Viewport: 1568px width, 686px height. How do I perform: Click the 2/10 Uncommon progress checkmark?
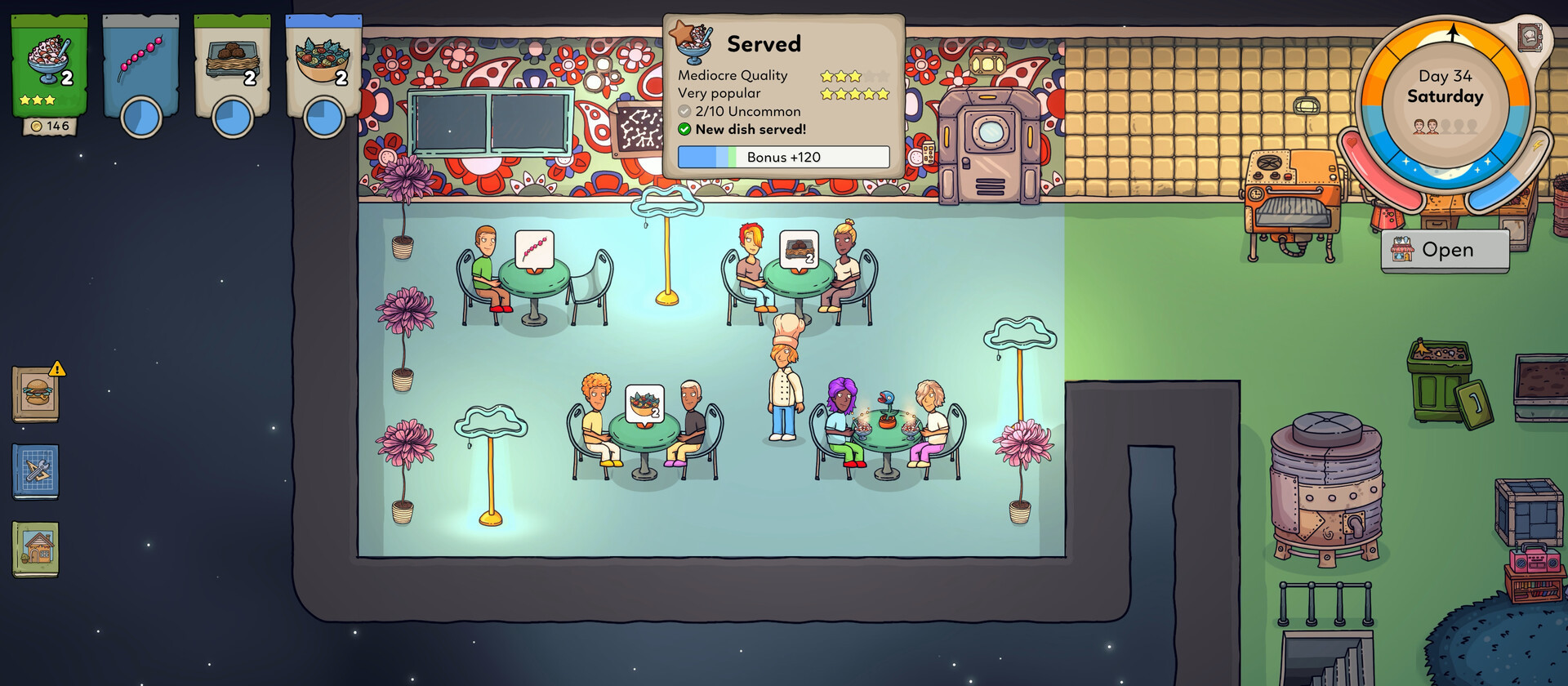(x=685, y=111)
